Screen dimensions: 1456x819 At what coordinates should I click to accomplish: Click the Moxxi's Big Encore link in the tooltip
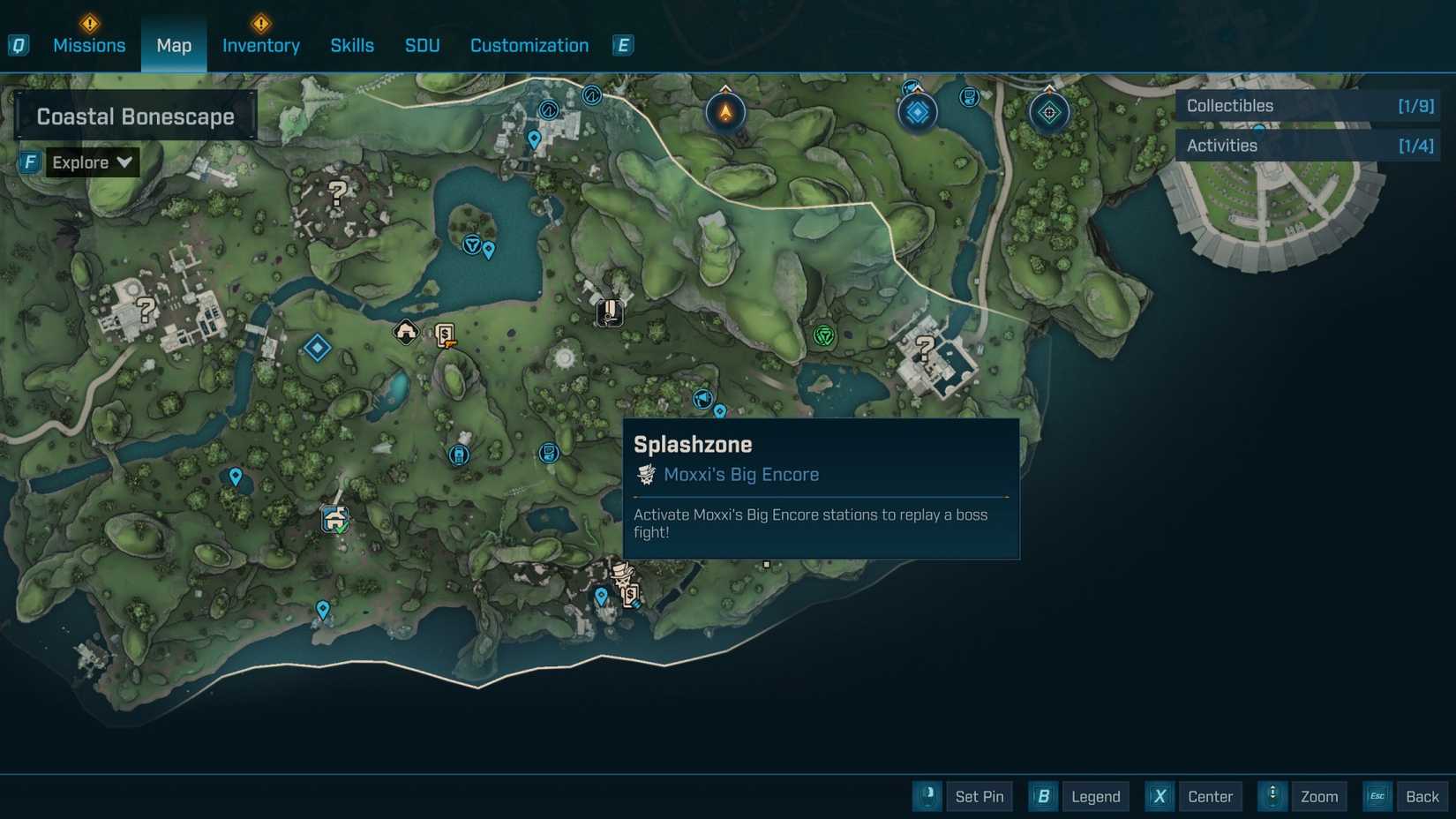click(740, 474)
